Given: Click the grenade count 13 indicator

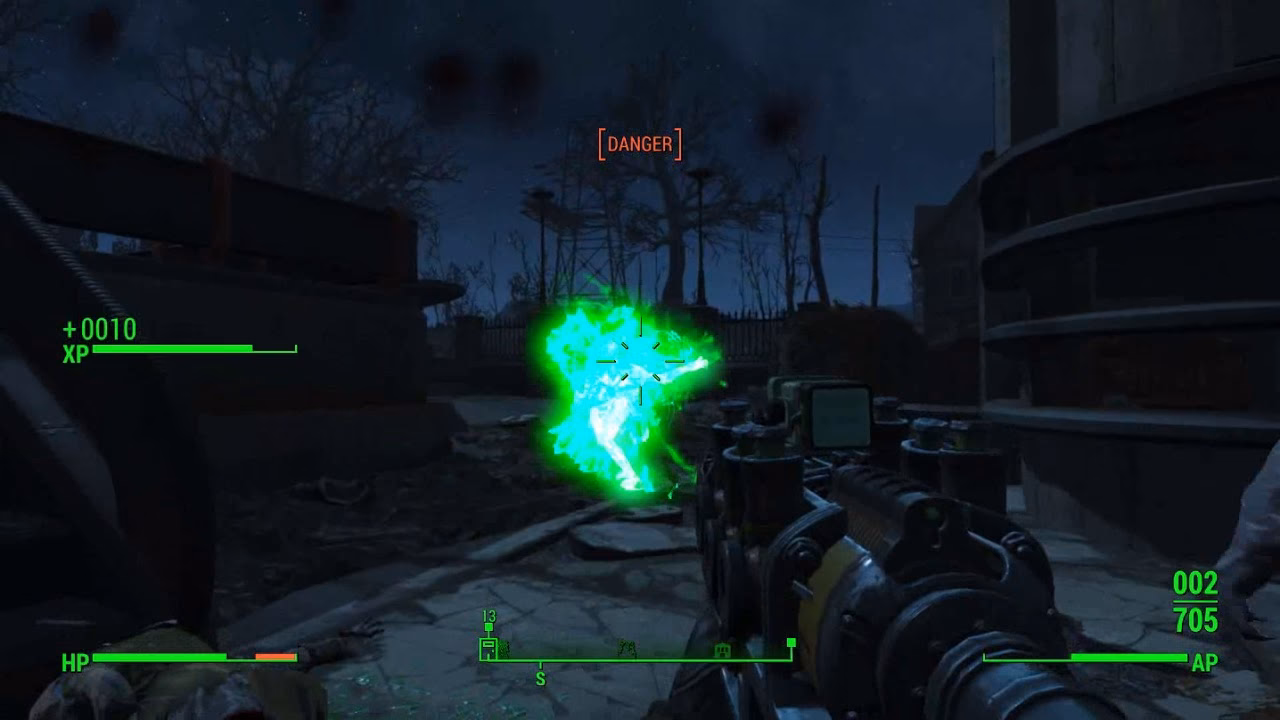Looking at the screenshot, I should coord(488,615).
